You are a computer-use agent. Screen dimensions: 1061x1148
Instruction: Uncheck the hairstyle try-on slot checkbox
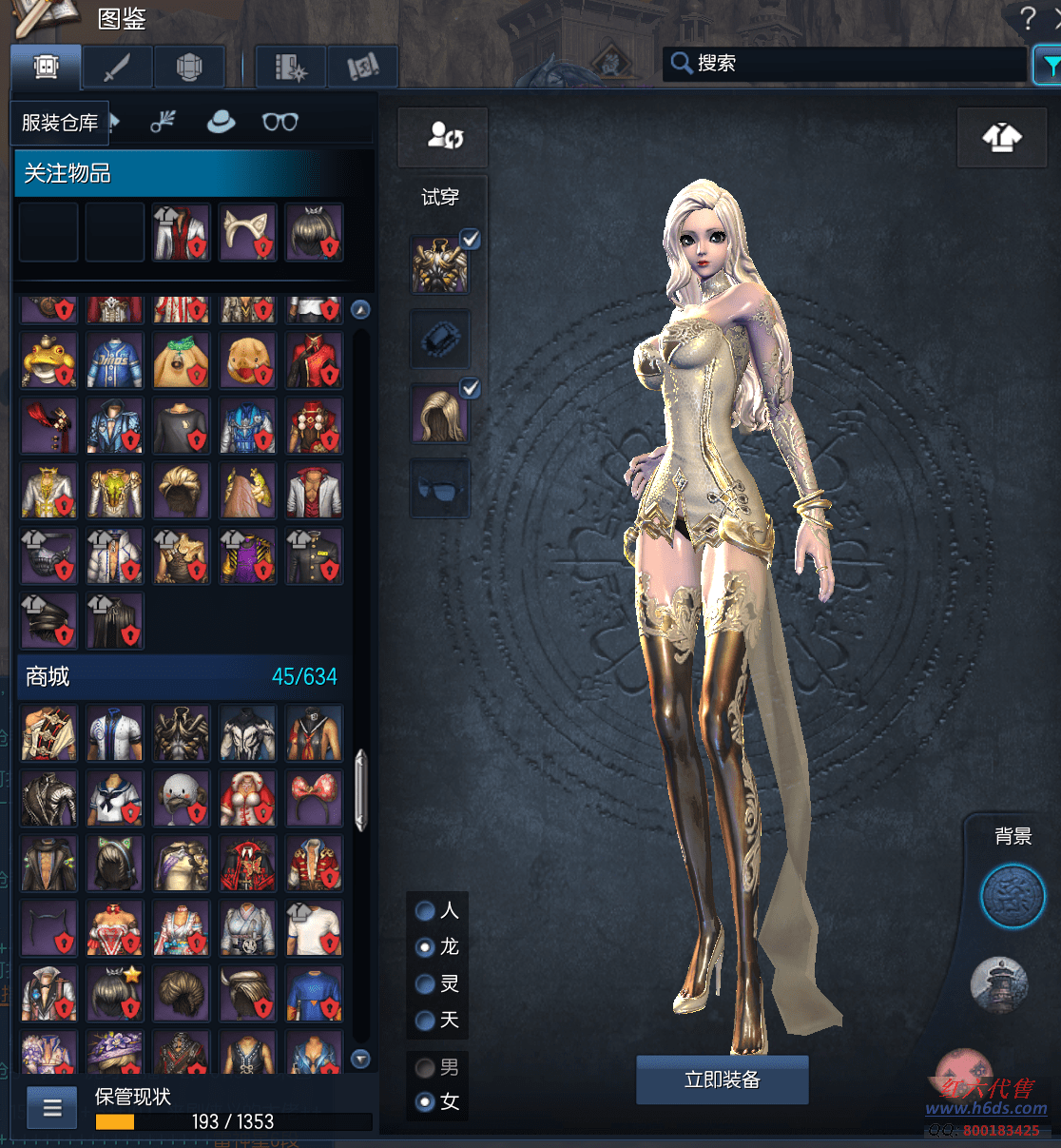click(x=470, y=388)
